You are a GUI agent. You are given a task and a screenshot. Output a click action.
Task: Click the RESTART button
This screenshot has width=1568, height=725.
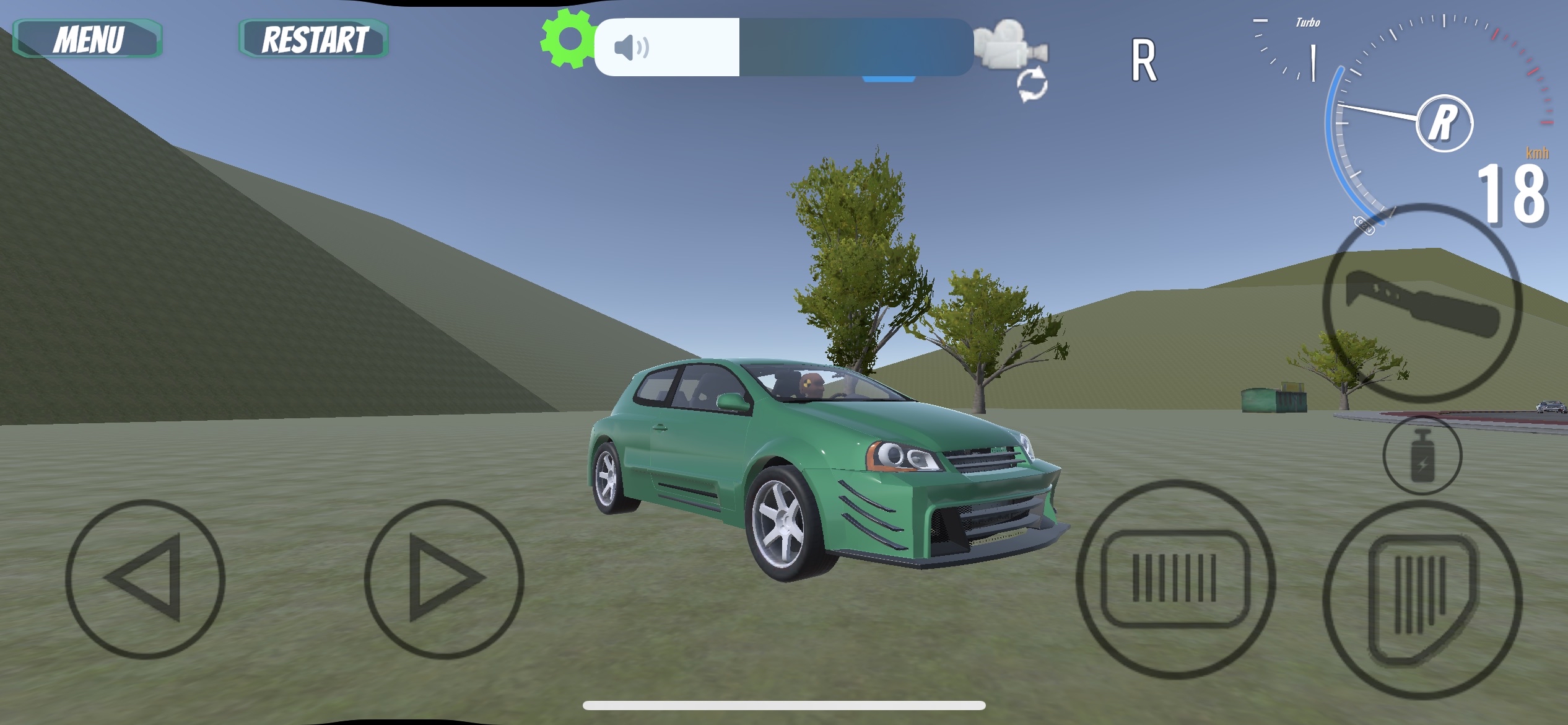click(314, 39)
